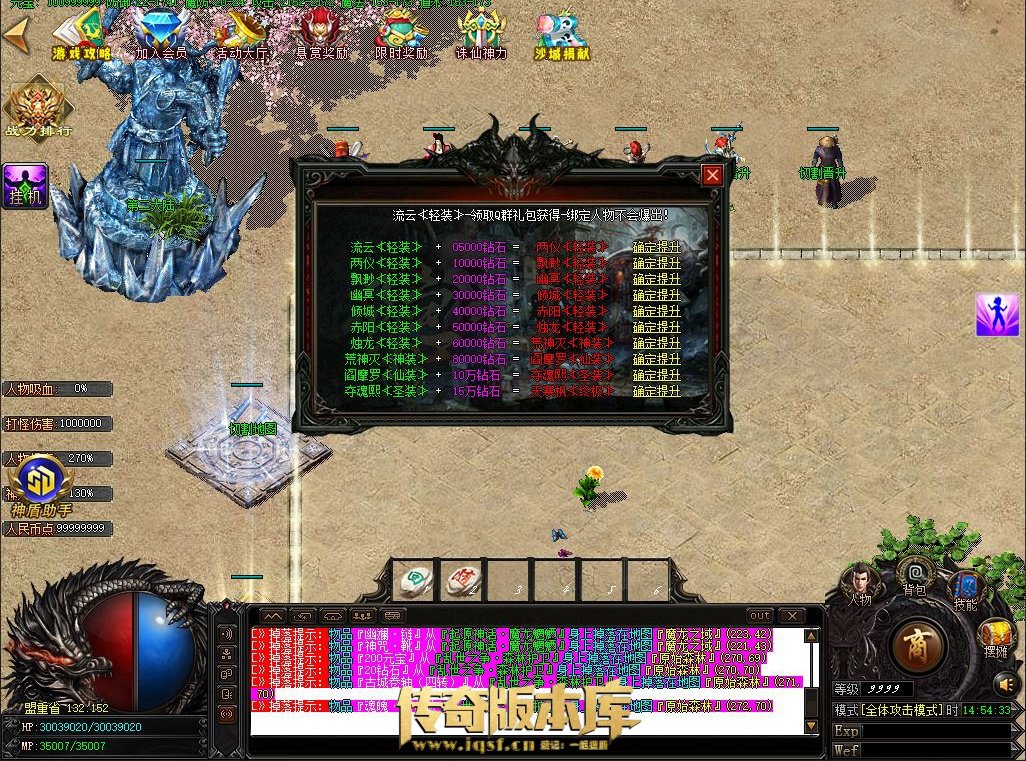Open the 沙城捐献 donation icon
This screenshot has height=761, width=1026.
[561, 37]
